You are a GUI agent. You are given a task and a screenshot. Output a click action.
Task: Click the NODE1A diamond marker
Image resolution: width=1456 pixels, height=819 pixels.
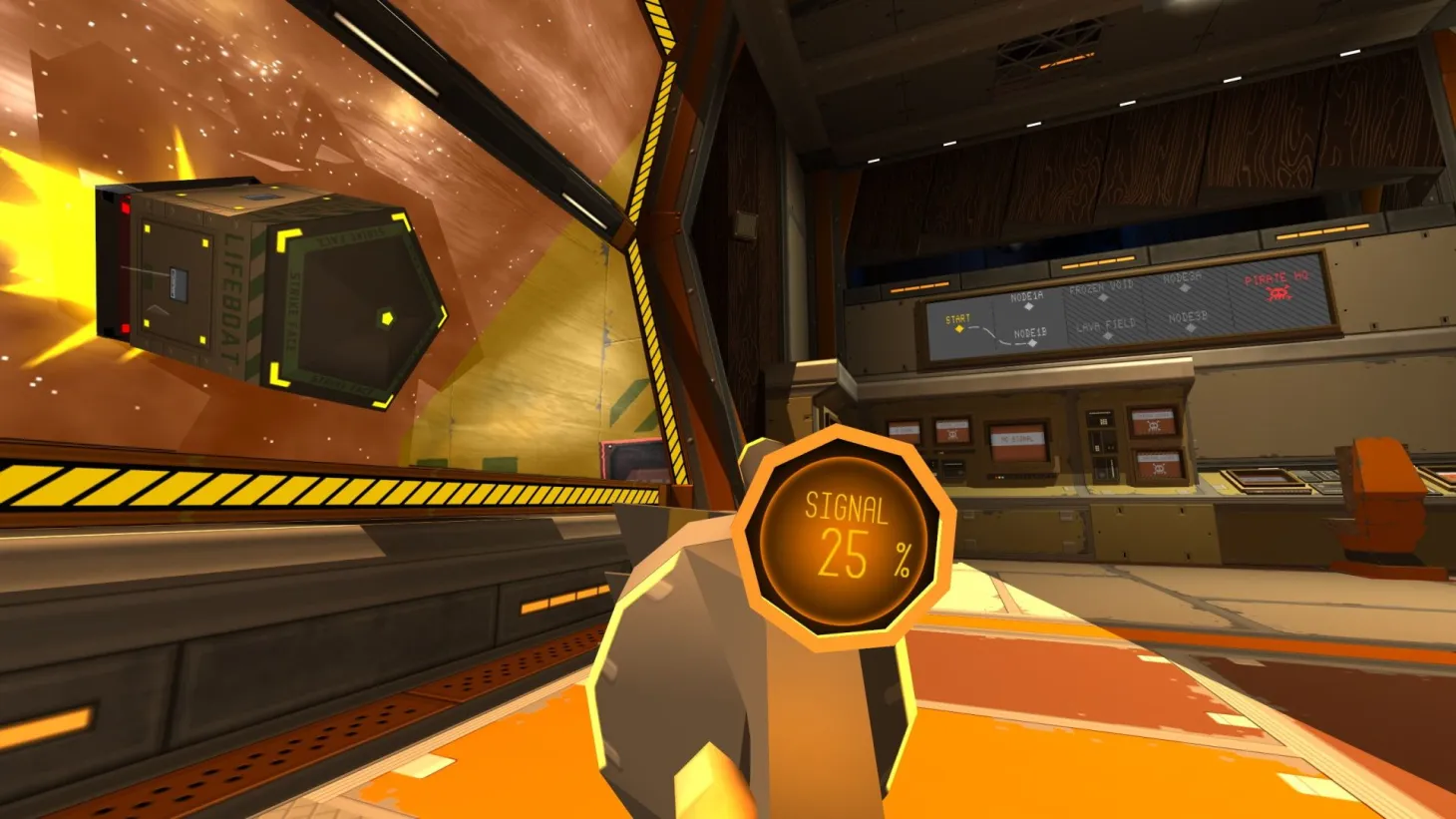1028,306
